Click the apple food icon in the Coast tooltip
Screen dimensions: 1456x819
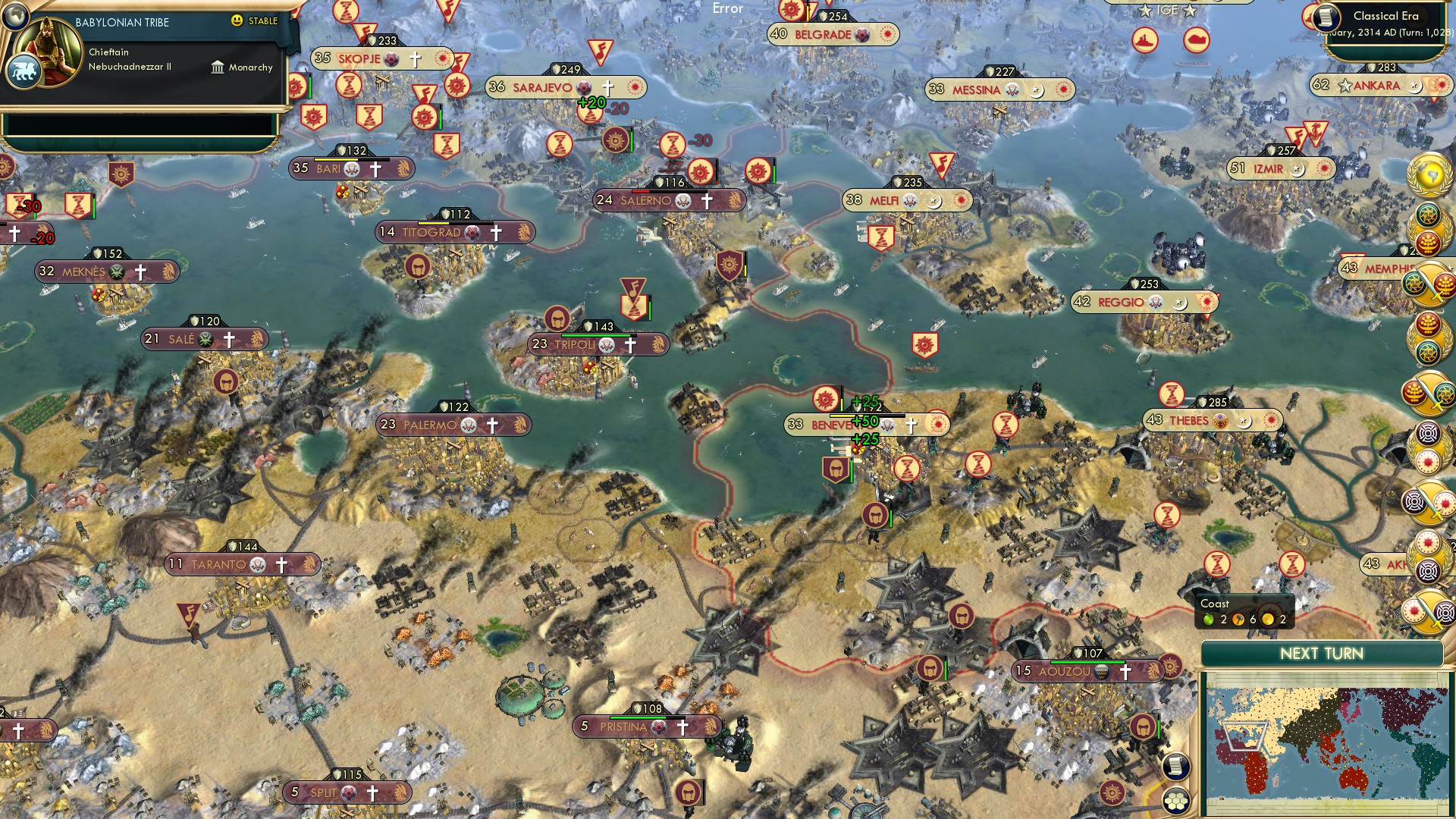(x=1209, y=619)
